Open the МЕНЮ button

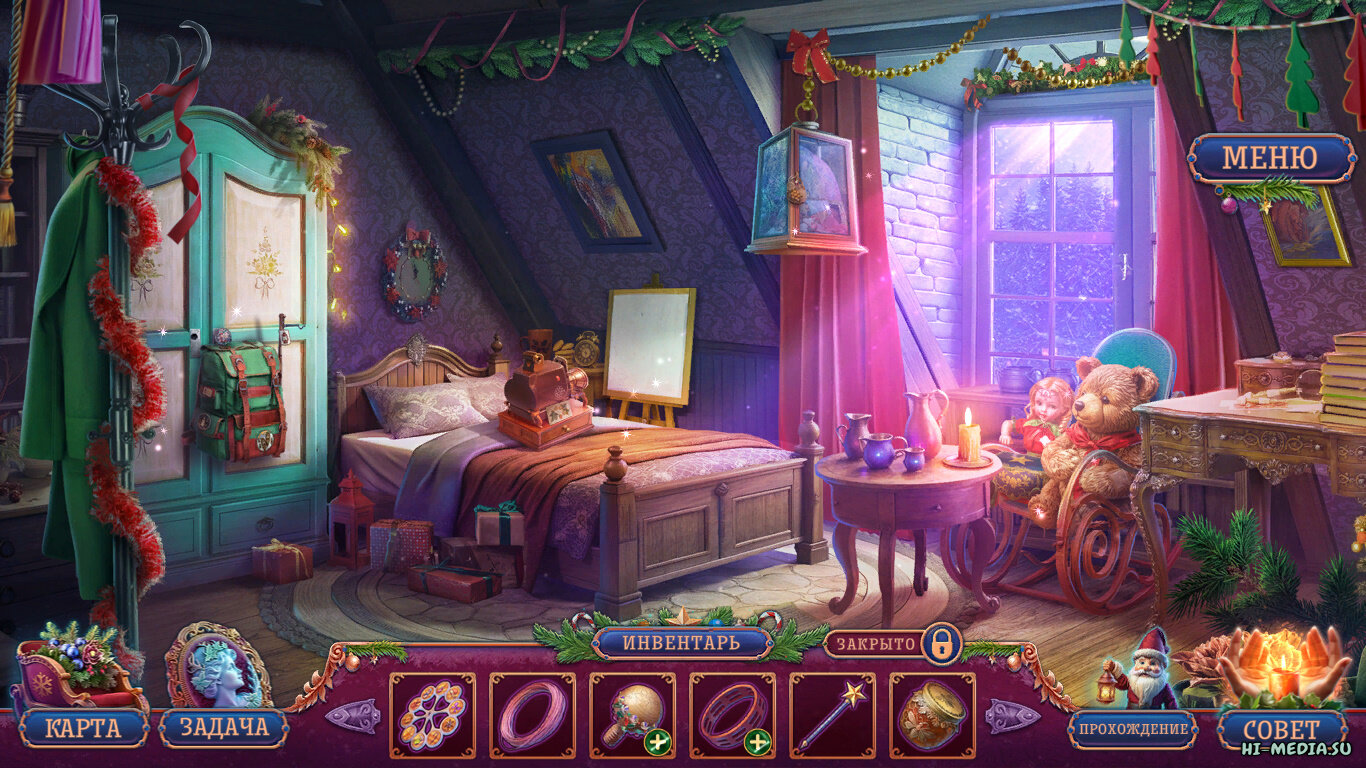click(x=1270, y=158)
